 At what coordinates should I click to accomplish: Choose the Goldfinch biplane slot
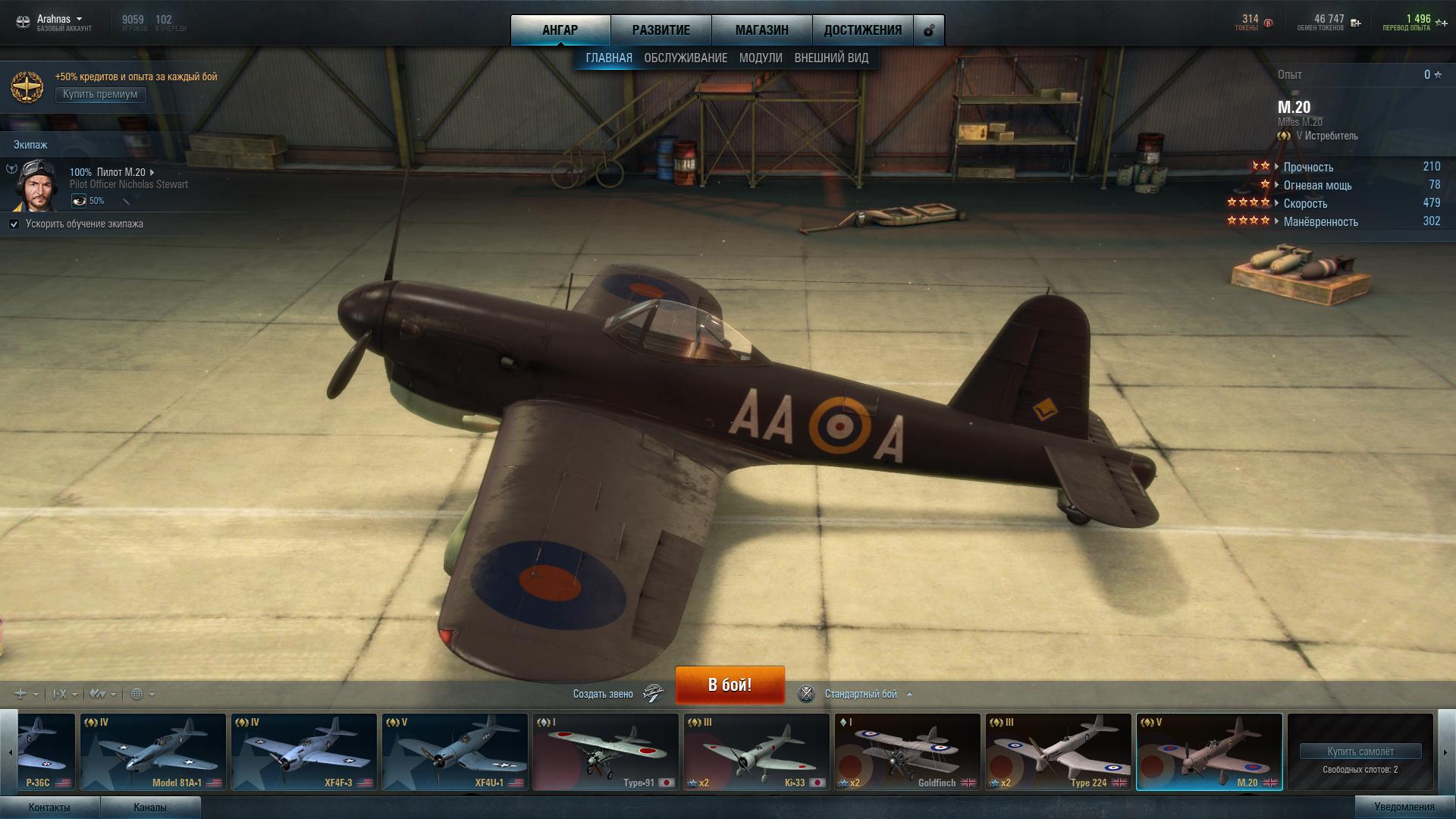coord(907,752)
